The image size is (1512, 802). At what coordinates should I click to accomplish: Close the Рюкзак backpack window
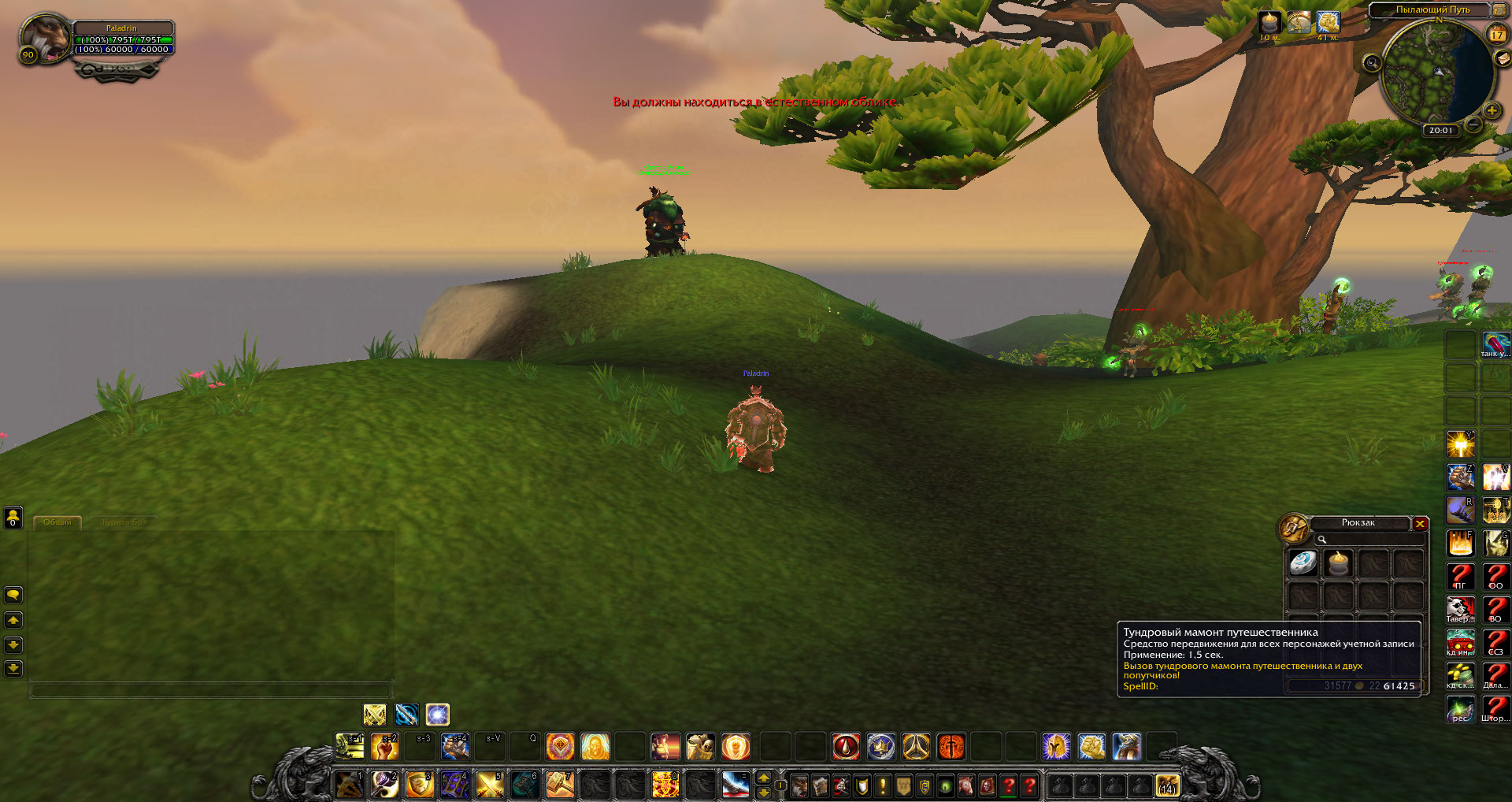(1420, 524)
